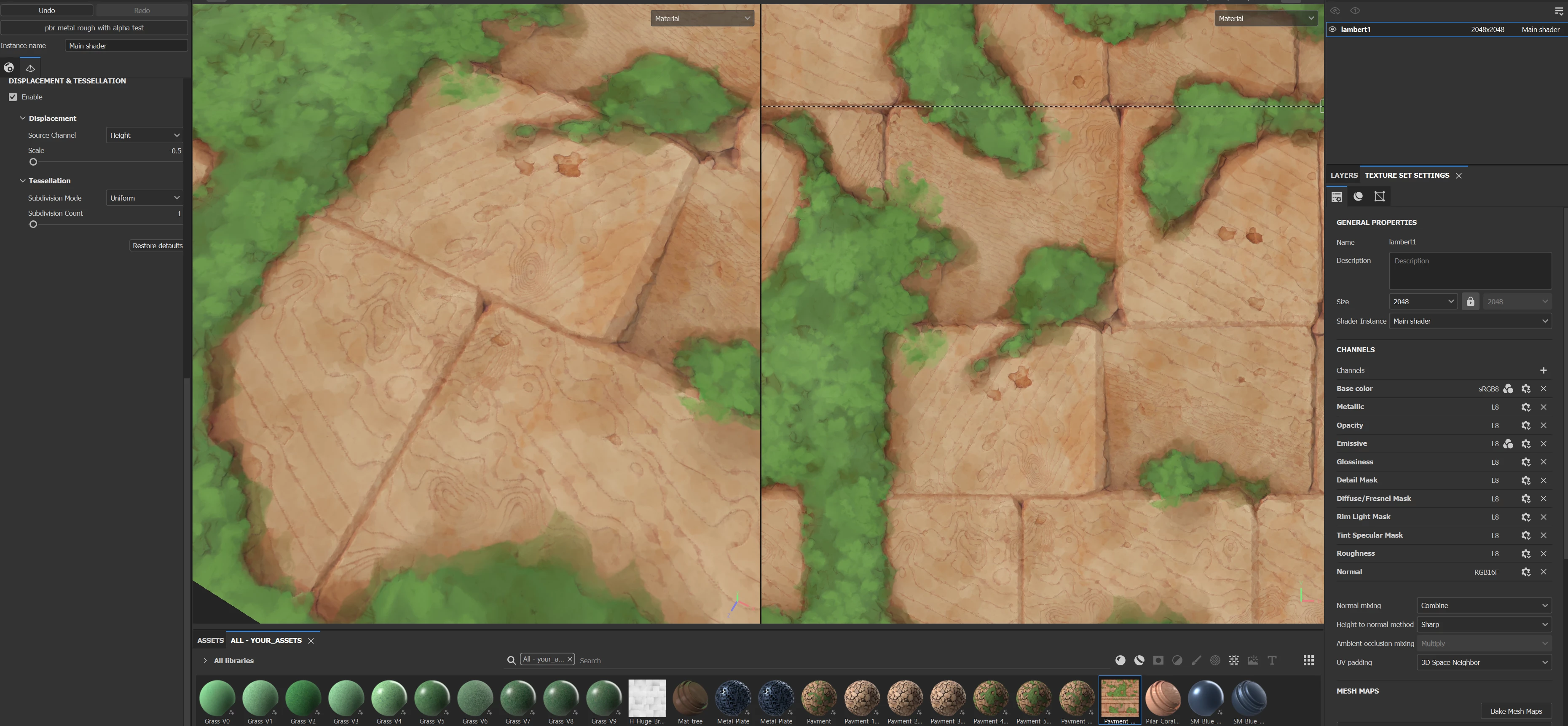Open the texture Size 2048 dropdown
Viewport: 1568px width, 726px height.
pos(1423,302)
